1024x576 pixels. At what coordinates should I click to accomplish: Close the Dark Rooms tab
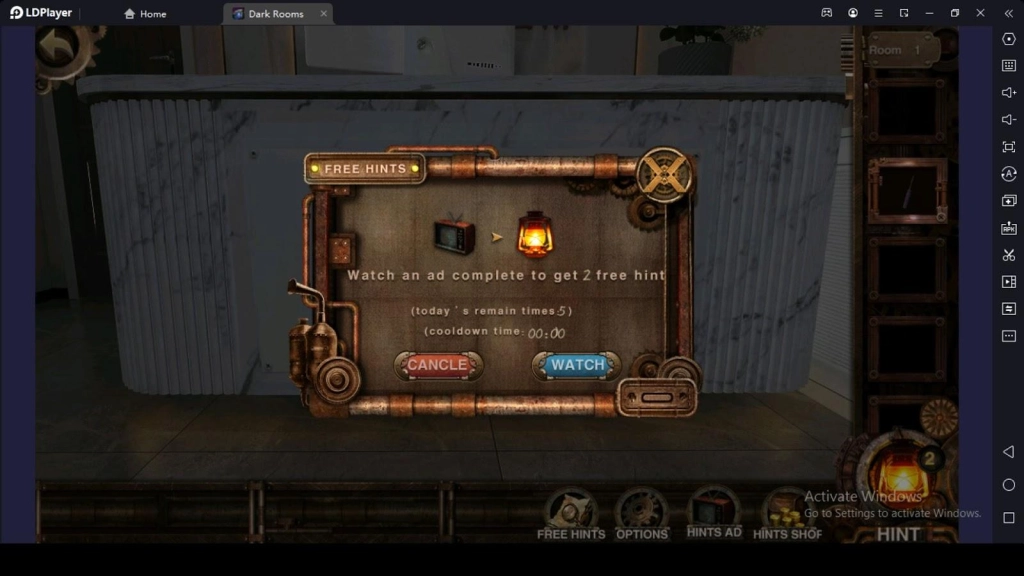324,14
